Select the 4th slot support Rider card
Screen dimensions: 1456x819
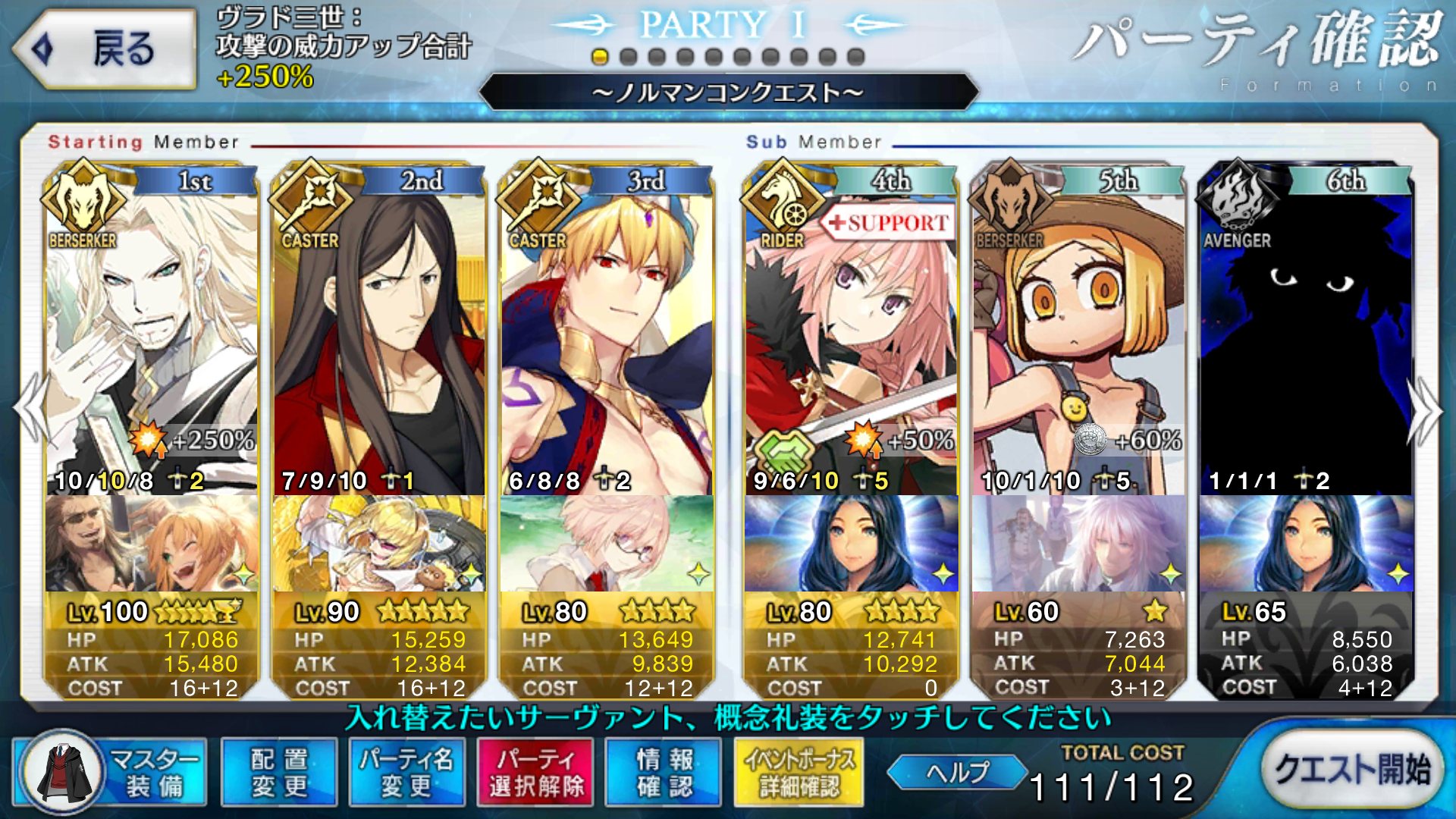851,334
